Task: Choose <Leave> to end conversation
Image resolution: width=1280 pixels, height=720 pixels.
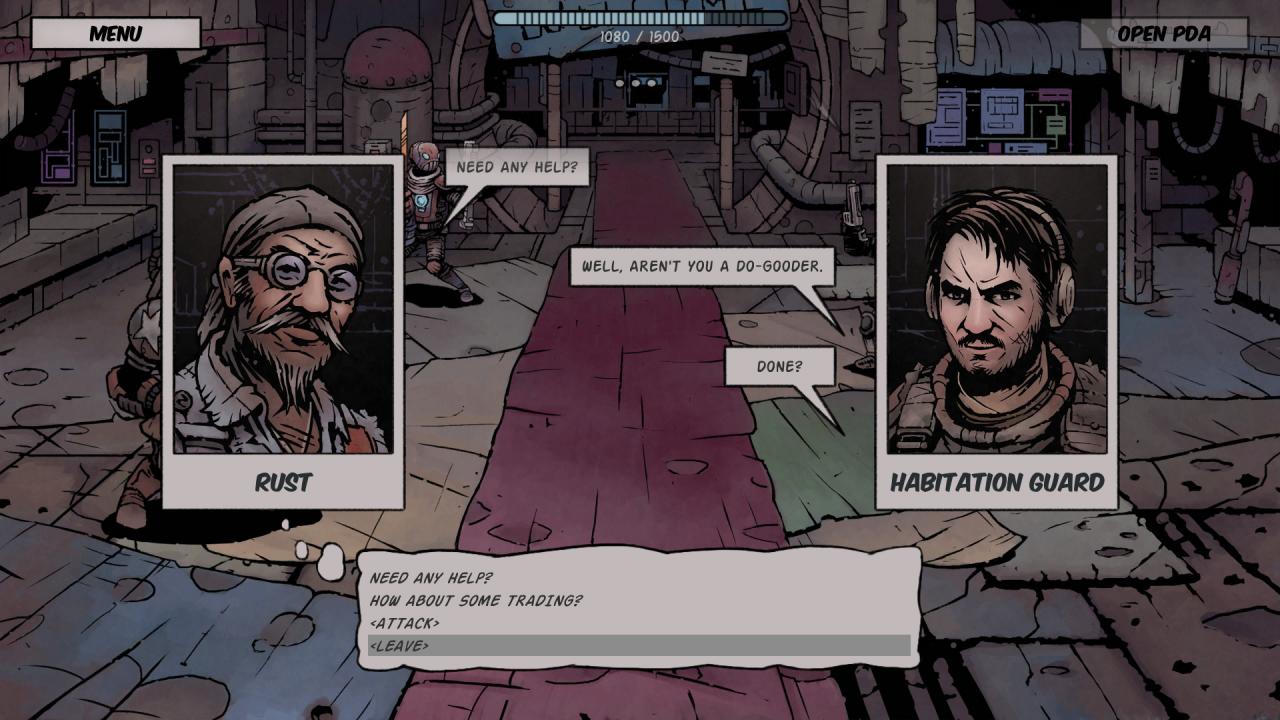Action: click(x=399, y=646)
